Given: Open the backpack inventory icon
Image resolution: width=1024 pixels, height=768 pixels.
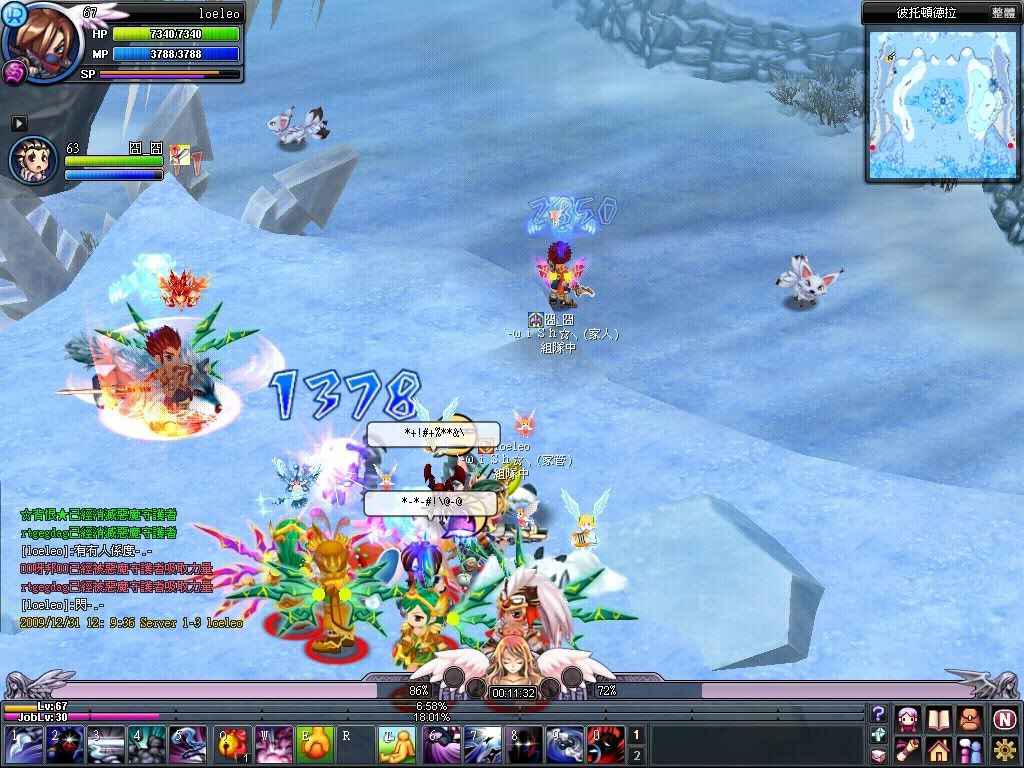Looking at the screenshot, I should (969, 718).
